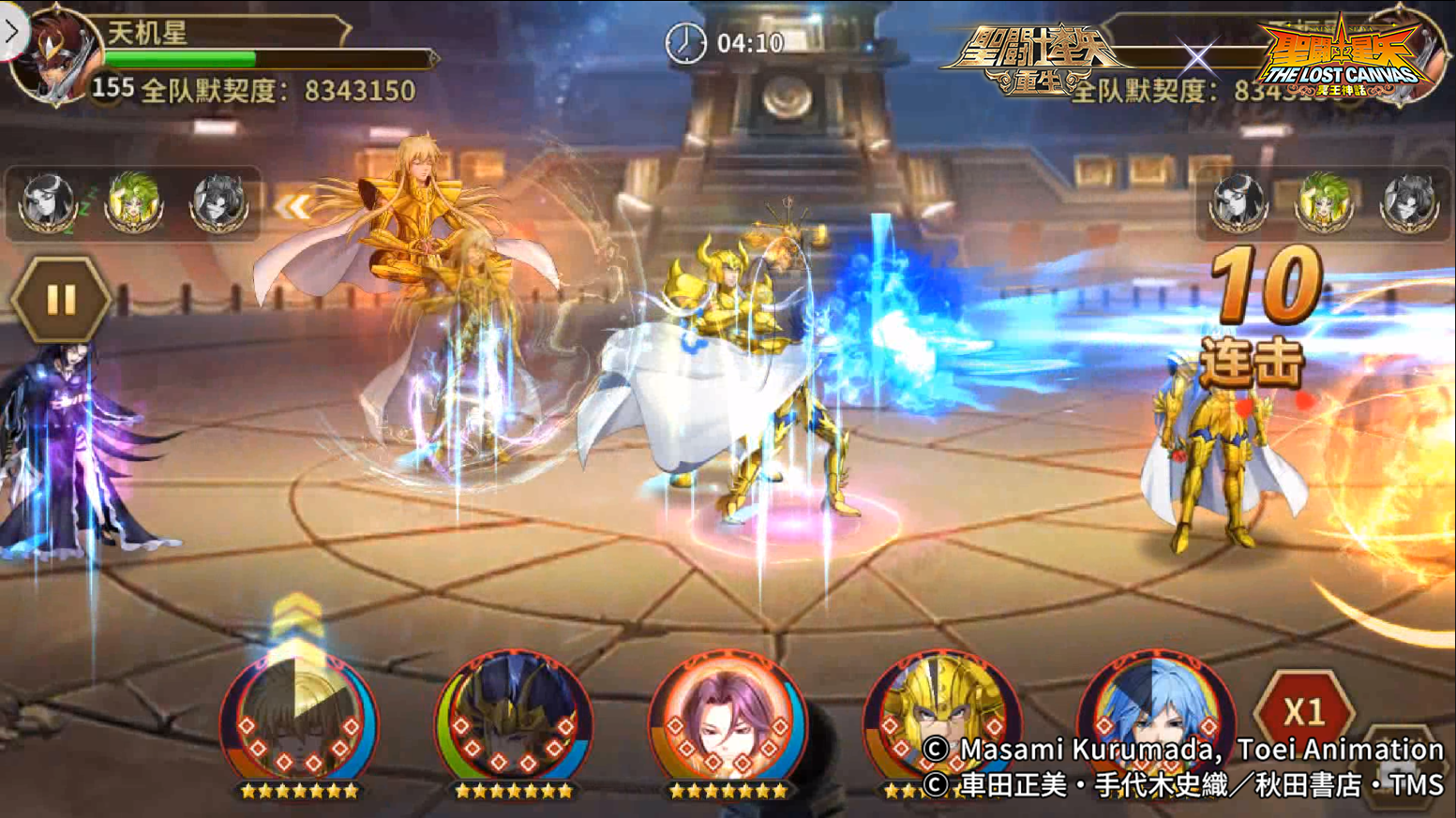Choose the green-haired assist icon on the left
Screen dimensions: 1456x818
133,201
